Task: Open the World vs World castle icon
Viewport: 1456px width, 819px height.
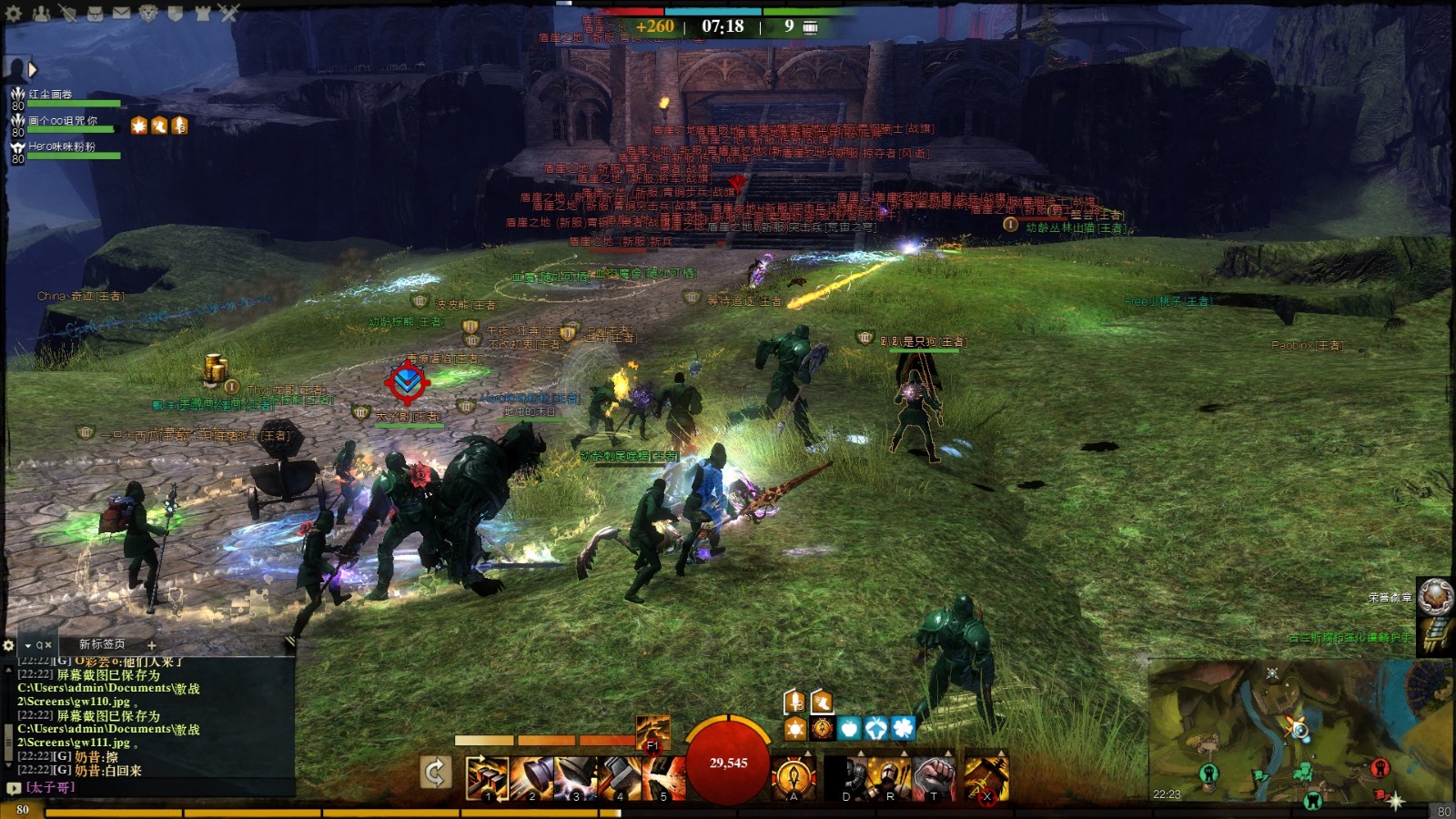Action: pos(202,13)
